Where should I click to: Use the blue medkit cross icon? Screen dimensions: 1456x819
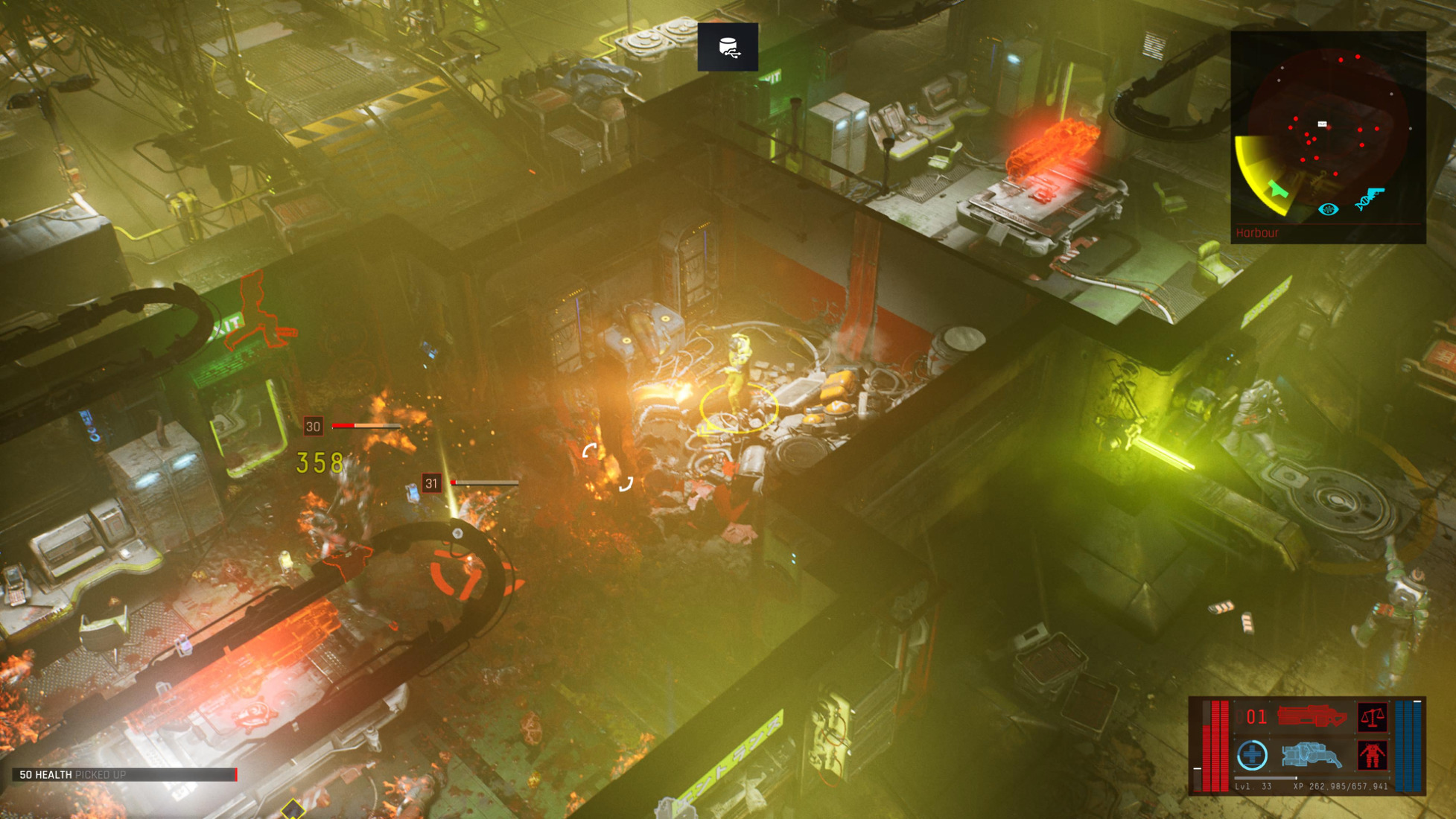tap(1252, 756)
